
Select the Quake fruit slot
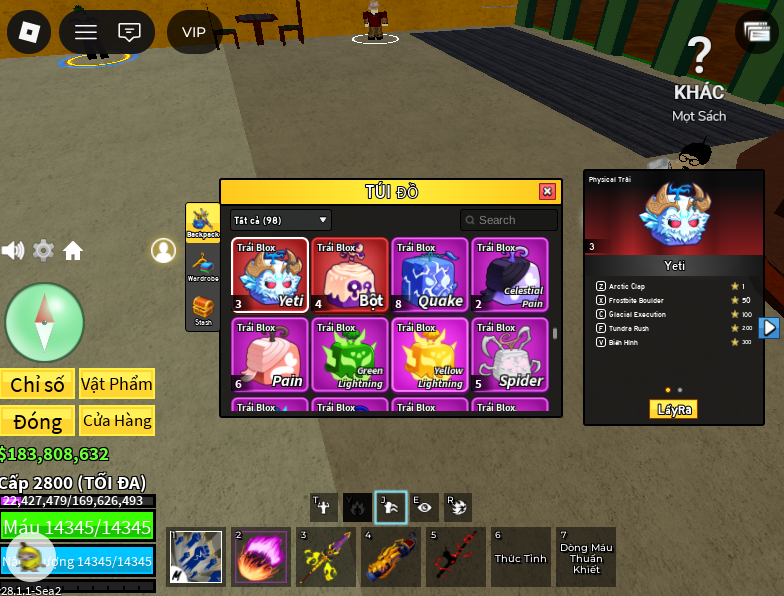(430, 275)
